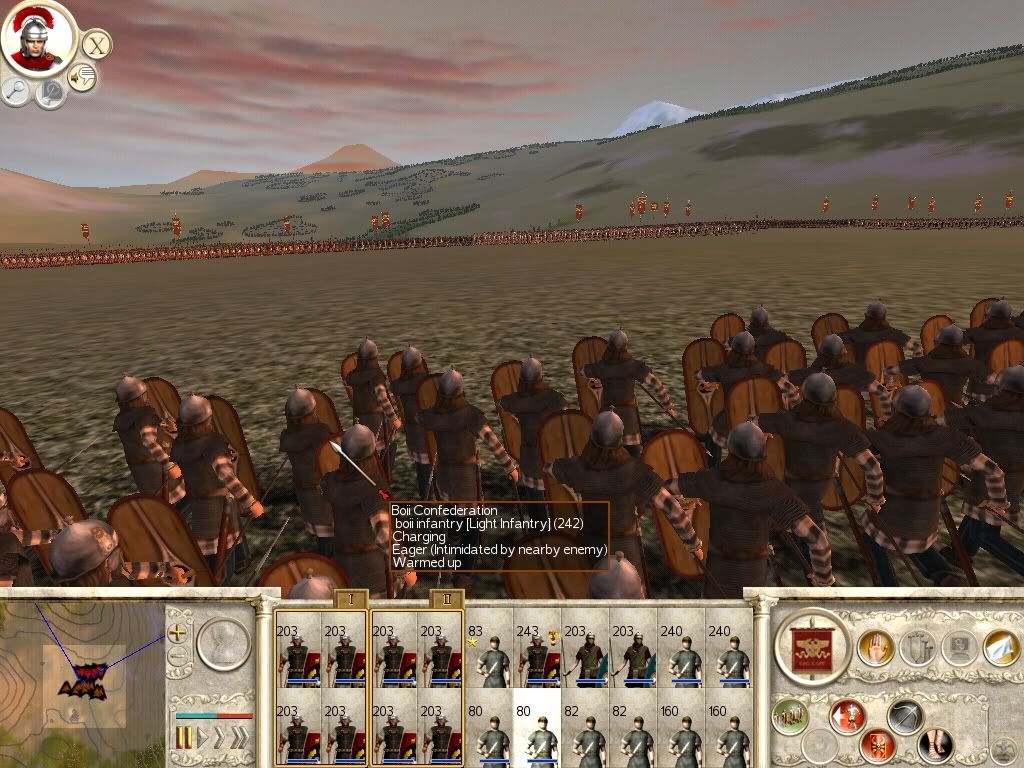Click the white flag withdraw button
Image resolution: width=1024 pixels, height=768 pixels.
pyautogui.click(x=1001, y=647)
